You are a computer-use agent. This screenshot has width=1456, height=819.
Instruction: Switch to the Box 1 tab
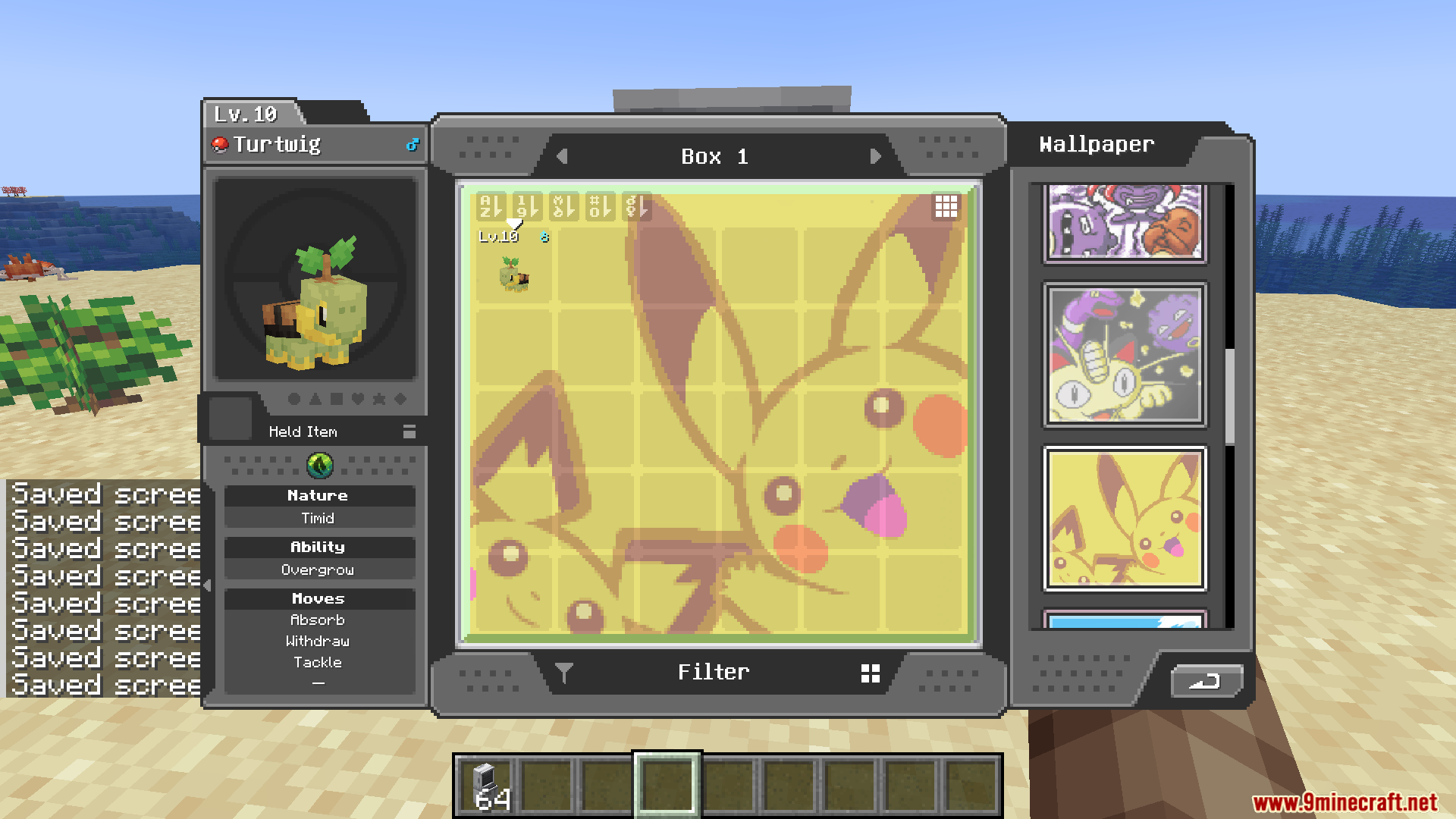(x=715, y=156)
